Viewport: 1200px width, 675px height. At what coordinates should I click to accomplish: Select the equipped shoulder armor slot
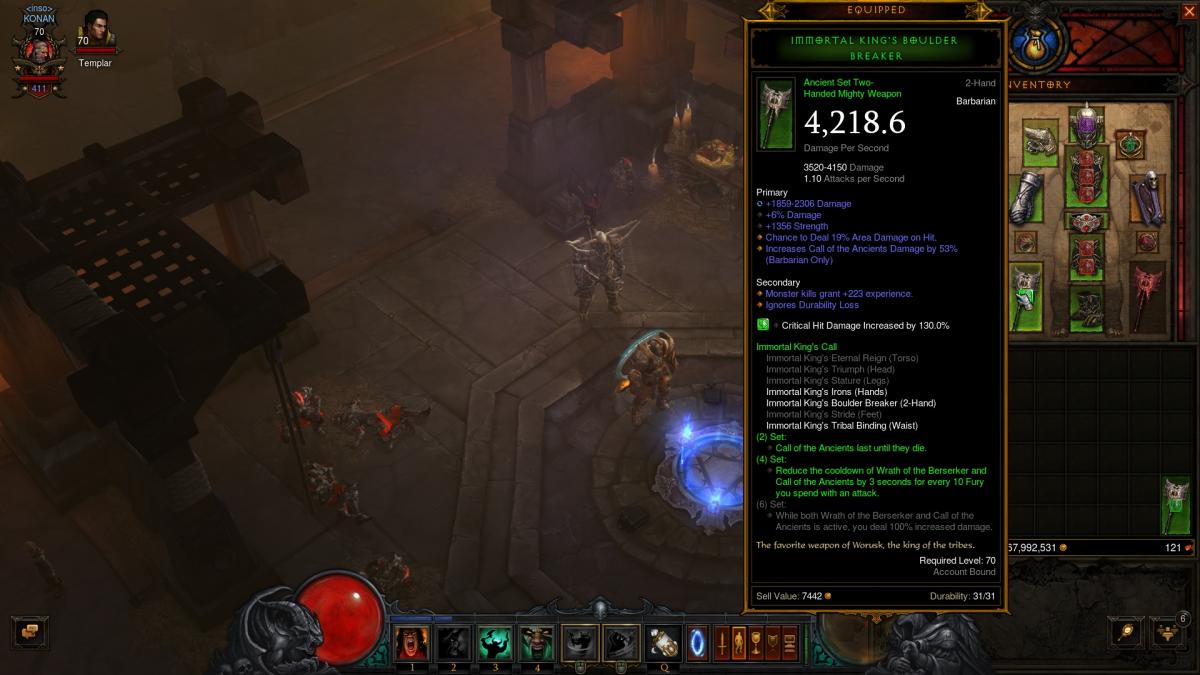[x=1039, y=141]
